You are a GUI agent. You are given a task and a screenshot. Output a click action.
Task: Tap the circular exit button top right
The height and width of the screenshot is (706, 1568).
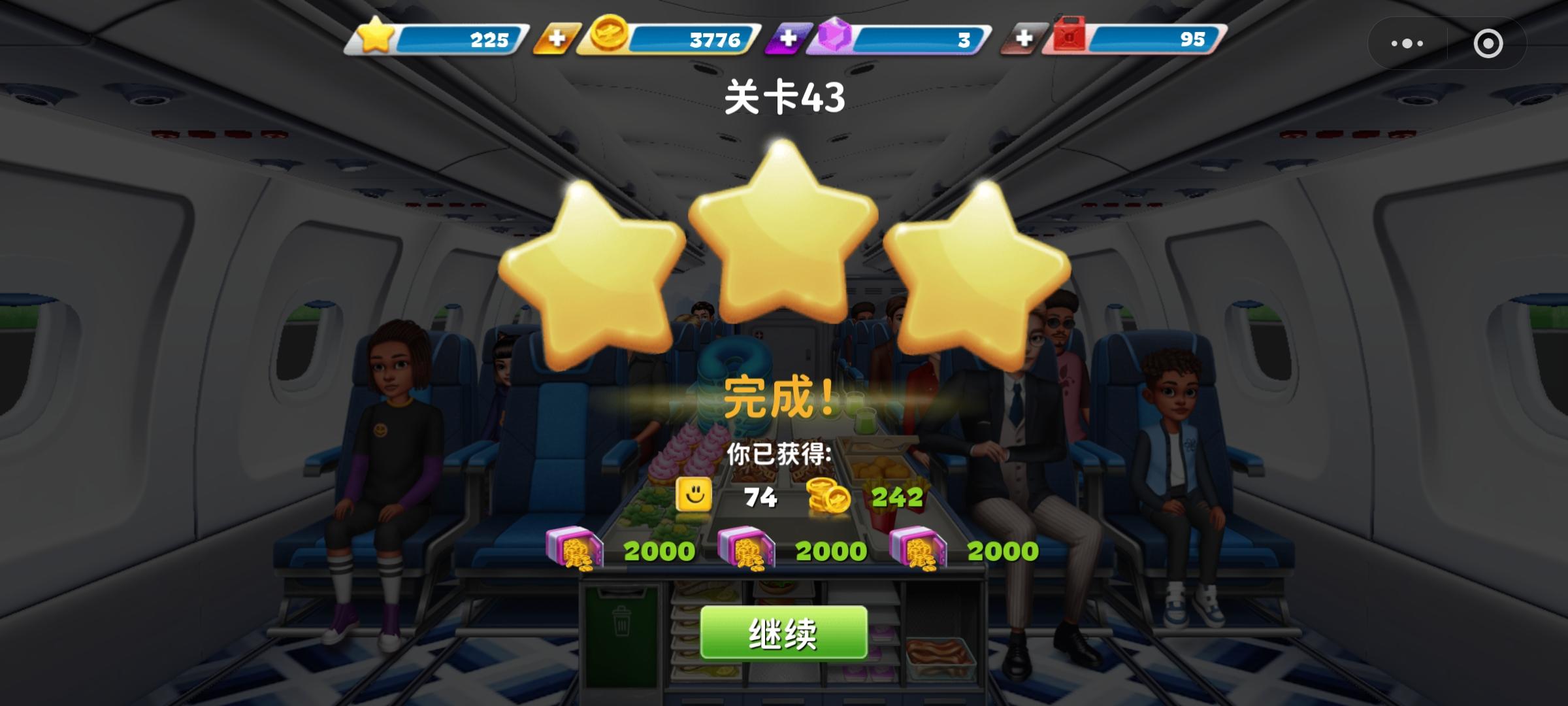tap(1487, 43)
